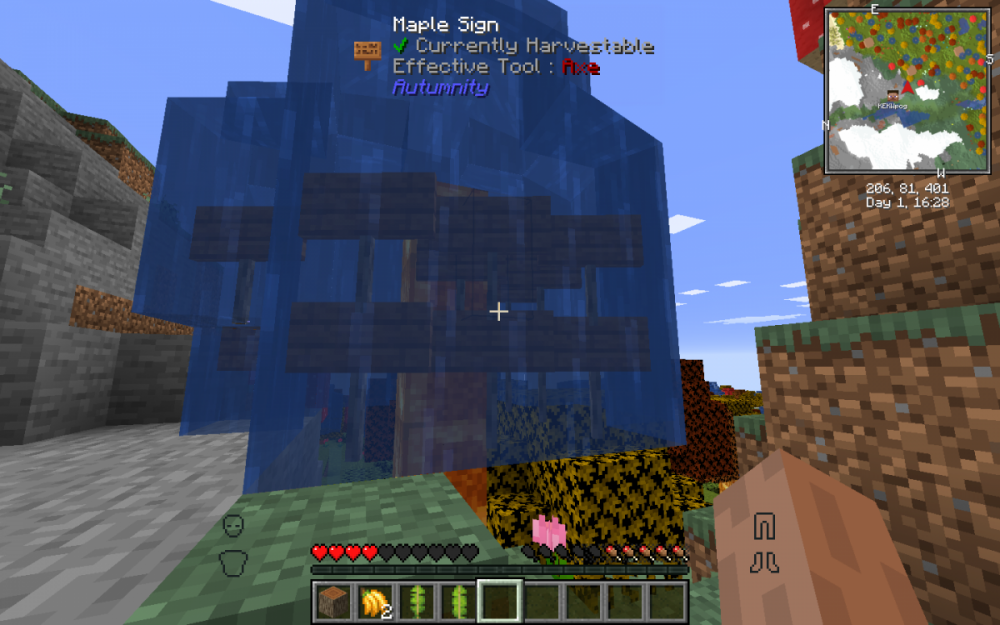Click the KEKWpog player head on minimap
Image resolution: width=1000 pixels, height=625 pixels.
[892, 95]
